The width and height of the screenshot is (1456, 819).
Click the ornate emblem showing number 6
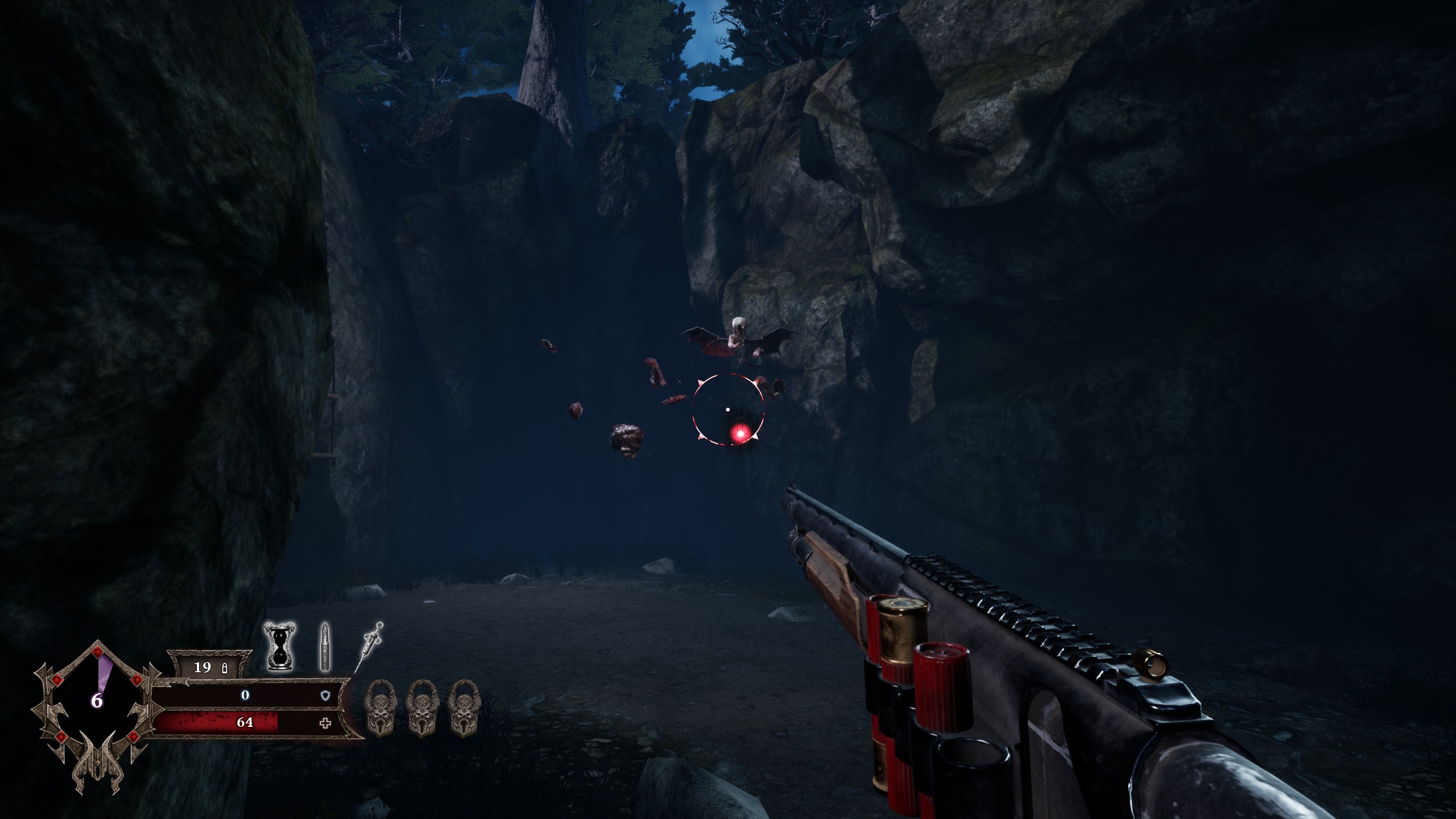pyautogui.click(x=97, y=701)
